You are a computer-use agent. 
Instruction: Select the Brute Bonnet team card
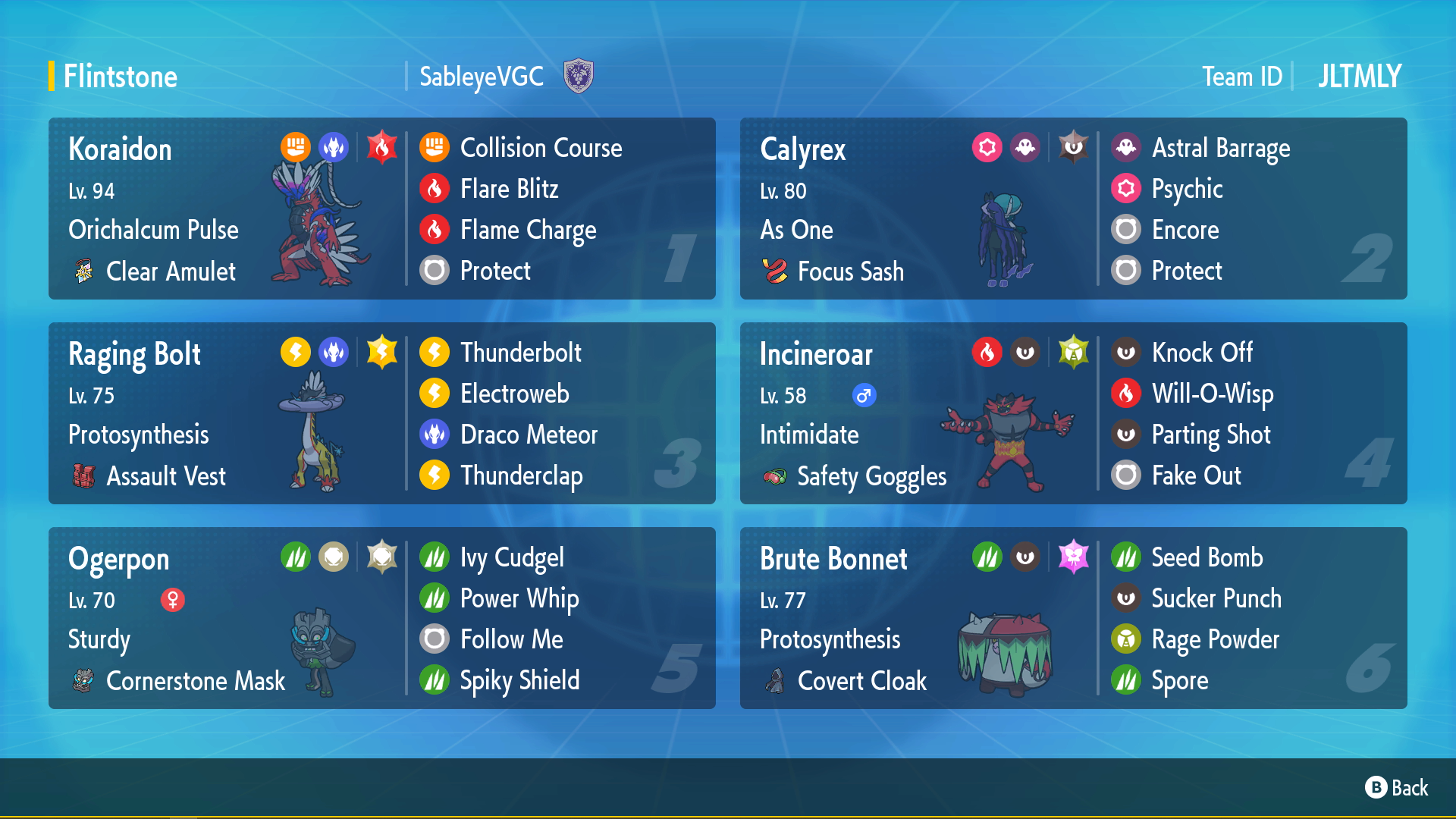(1073, 618)
